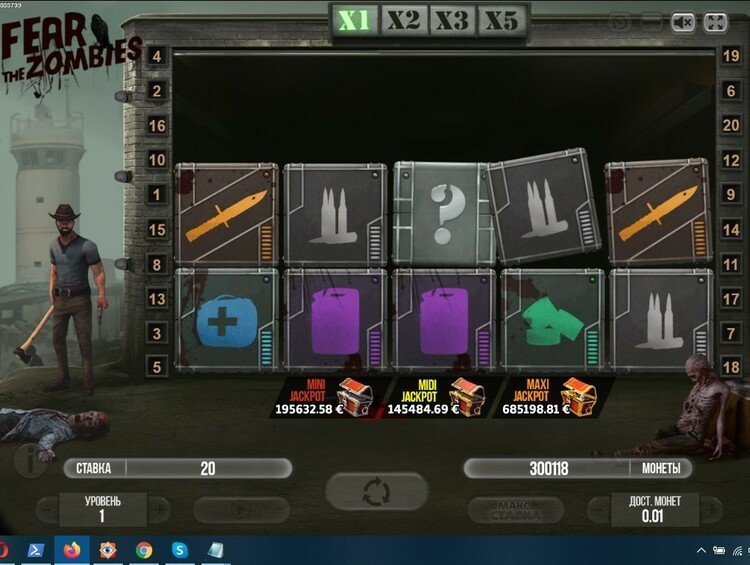Select the X1 multiplier tab
Image resolution: width=750 pixels, height=565 pixels.
tap(355, 21)
